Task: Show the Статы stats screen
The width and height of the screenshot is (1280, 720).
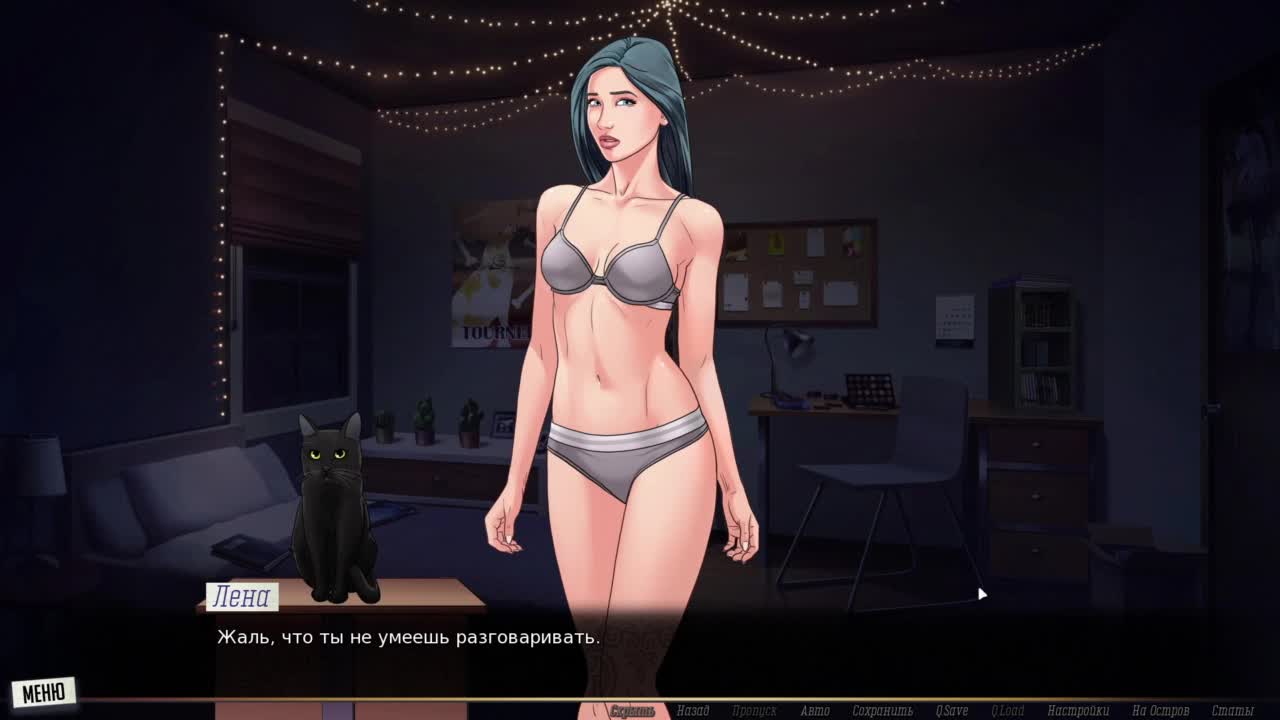Action: point(1232,711)
